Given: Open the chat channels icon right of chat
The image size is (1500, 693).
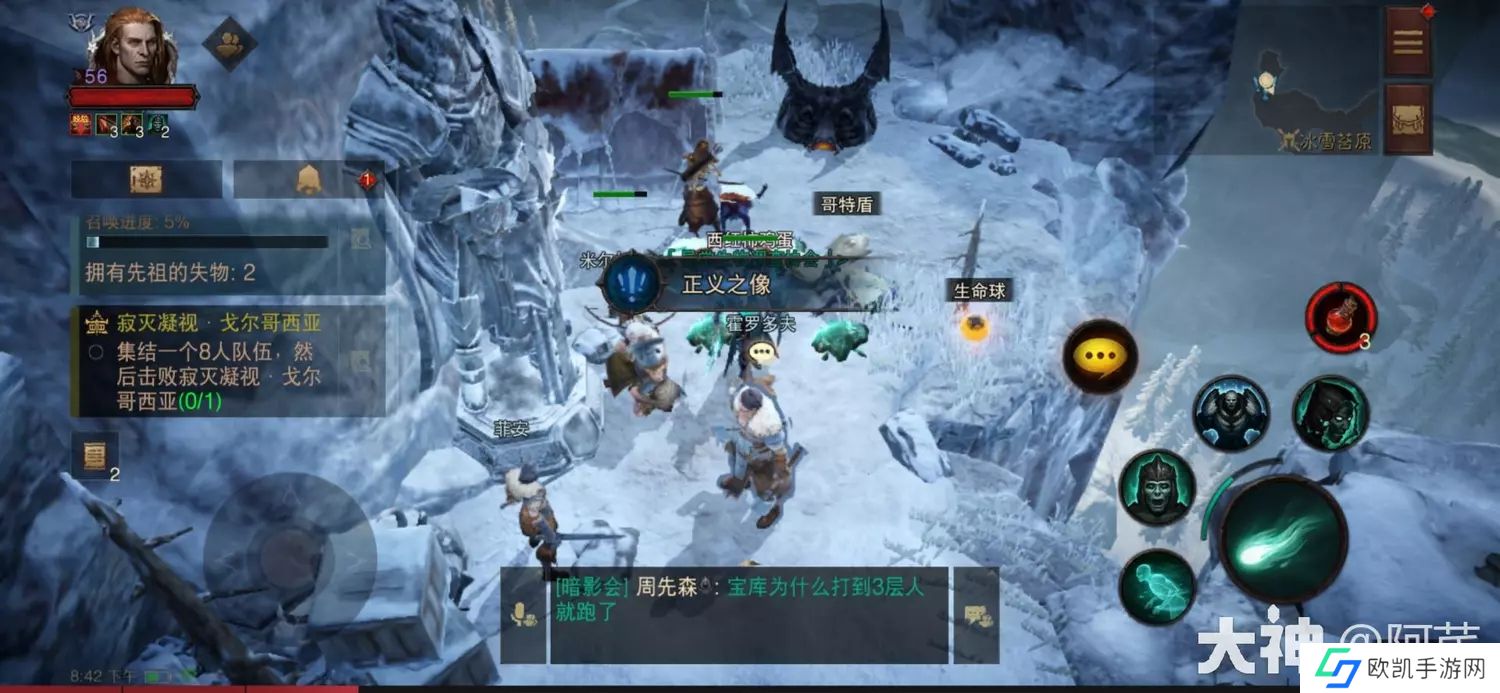Looking at the screenshot, I should point(975,616).
